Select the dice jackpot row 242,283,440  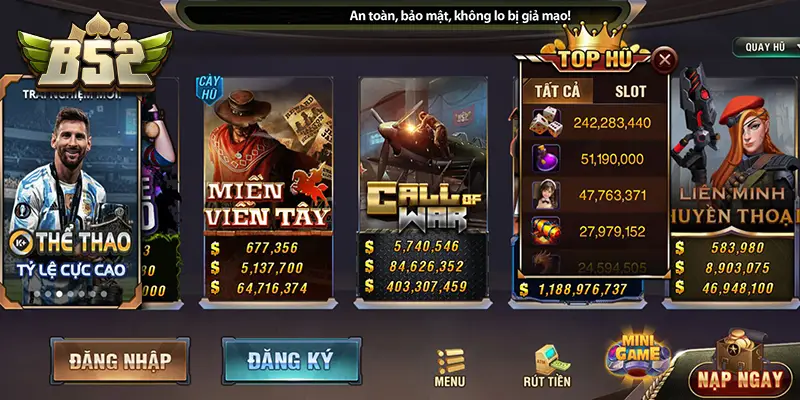click(x=595, y=123)
